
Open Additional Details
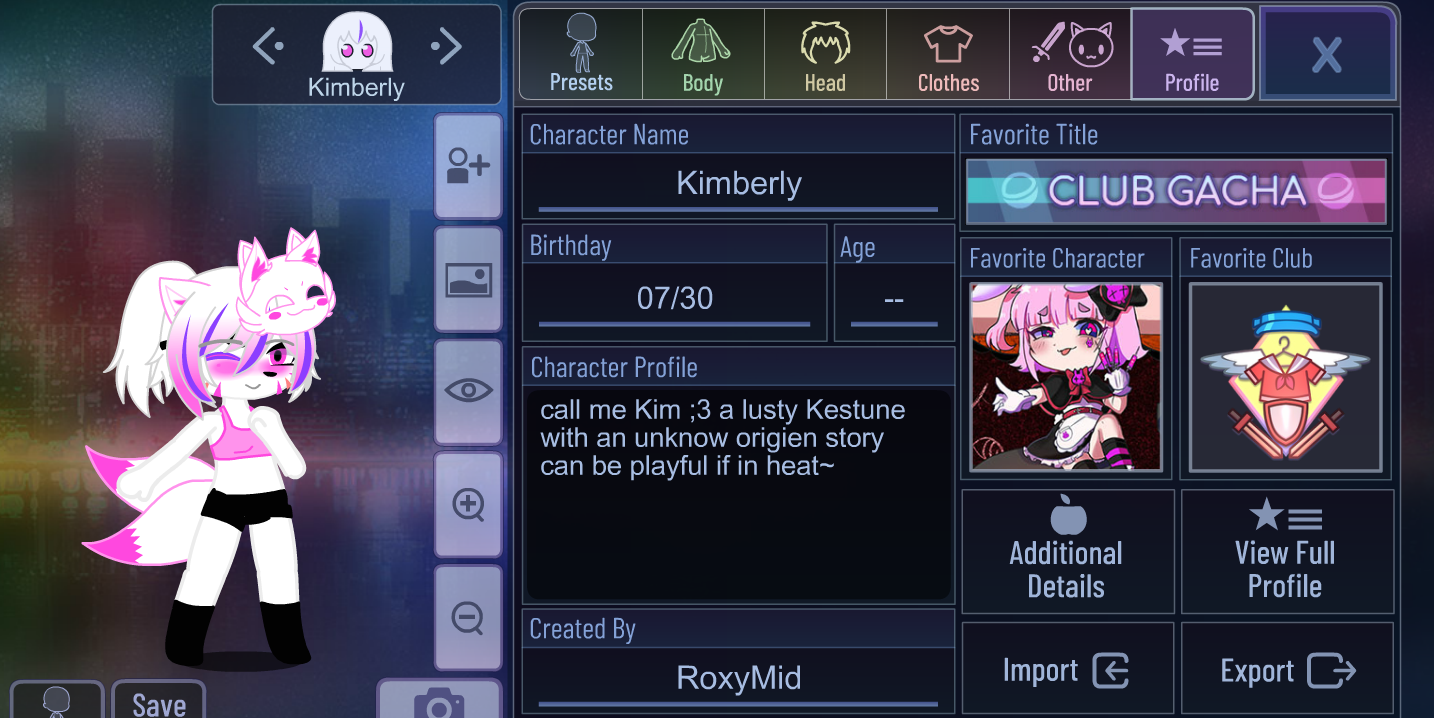(x=1067, y=552)
